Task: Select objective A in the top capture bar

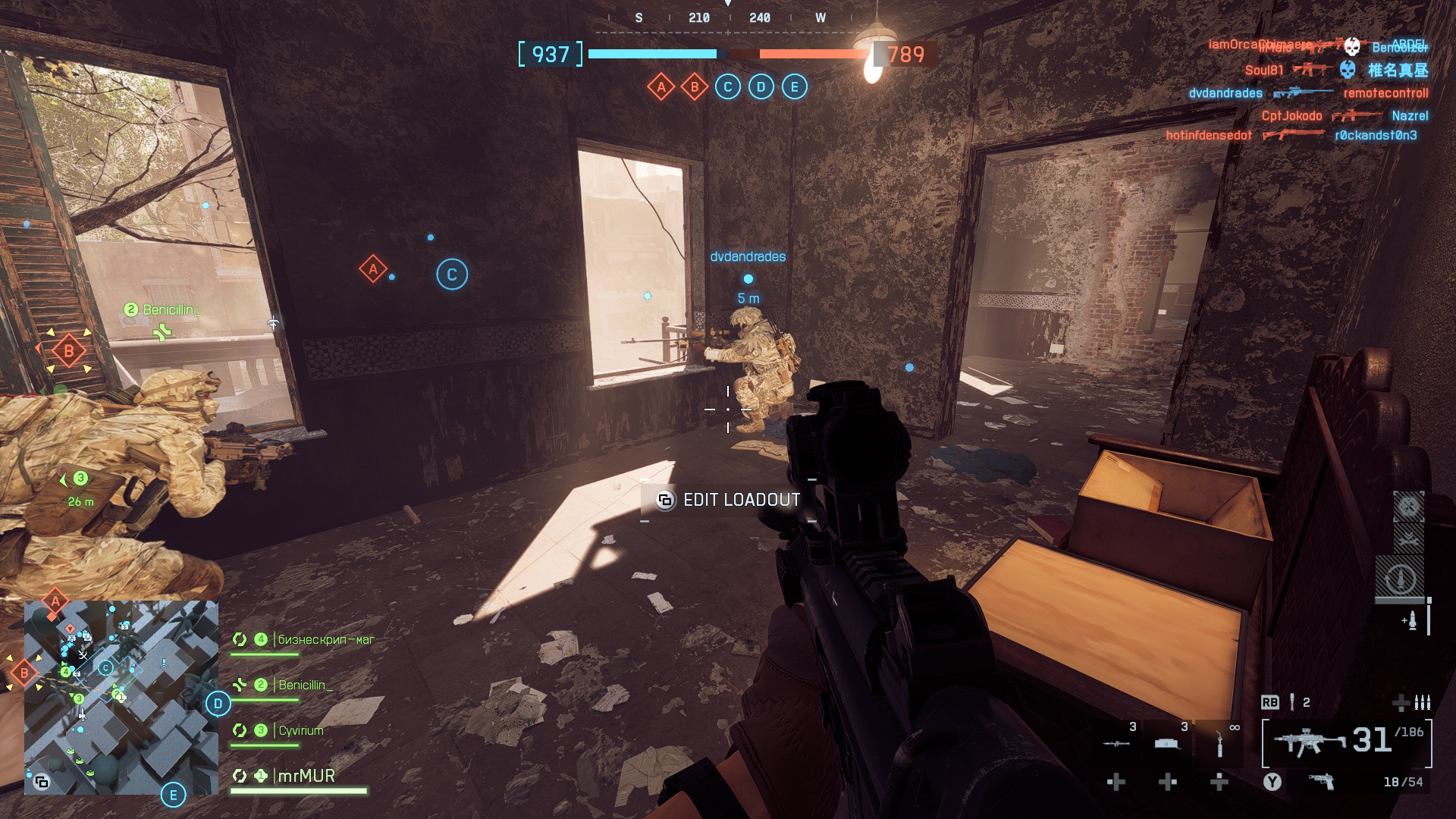Action: coord(661,87)
